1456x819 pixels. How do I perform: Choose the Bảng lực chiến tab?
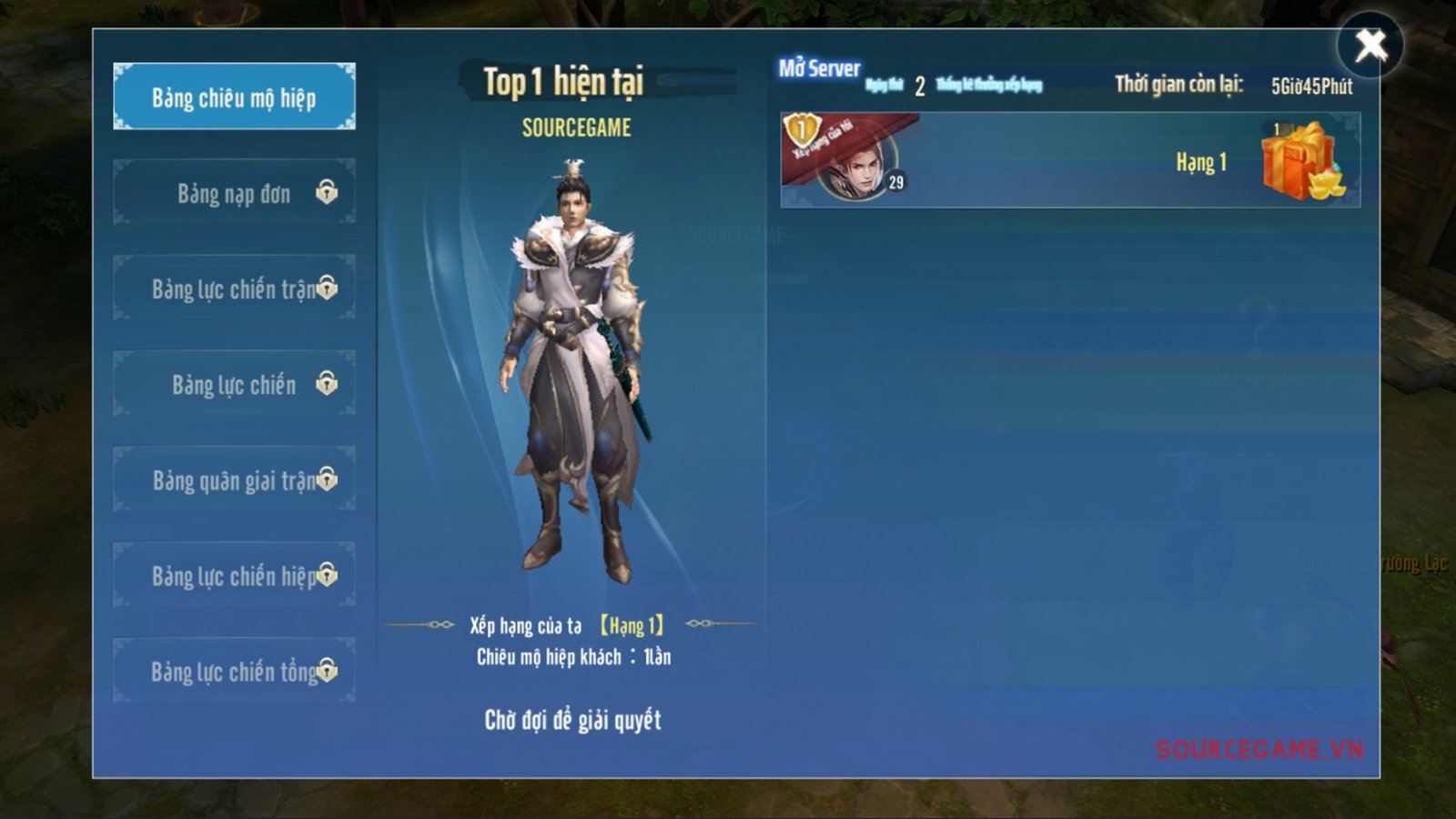pos(234,384)
